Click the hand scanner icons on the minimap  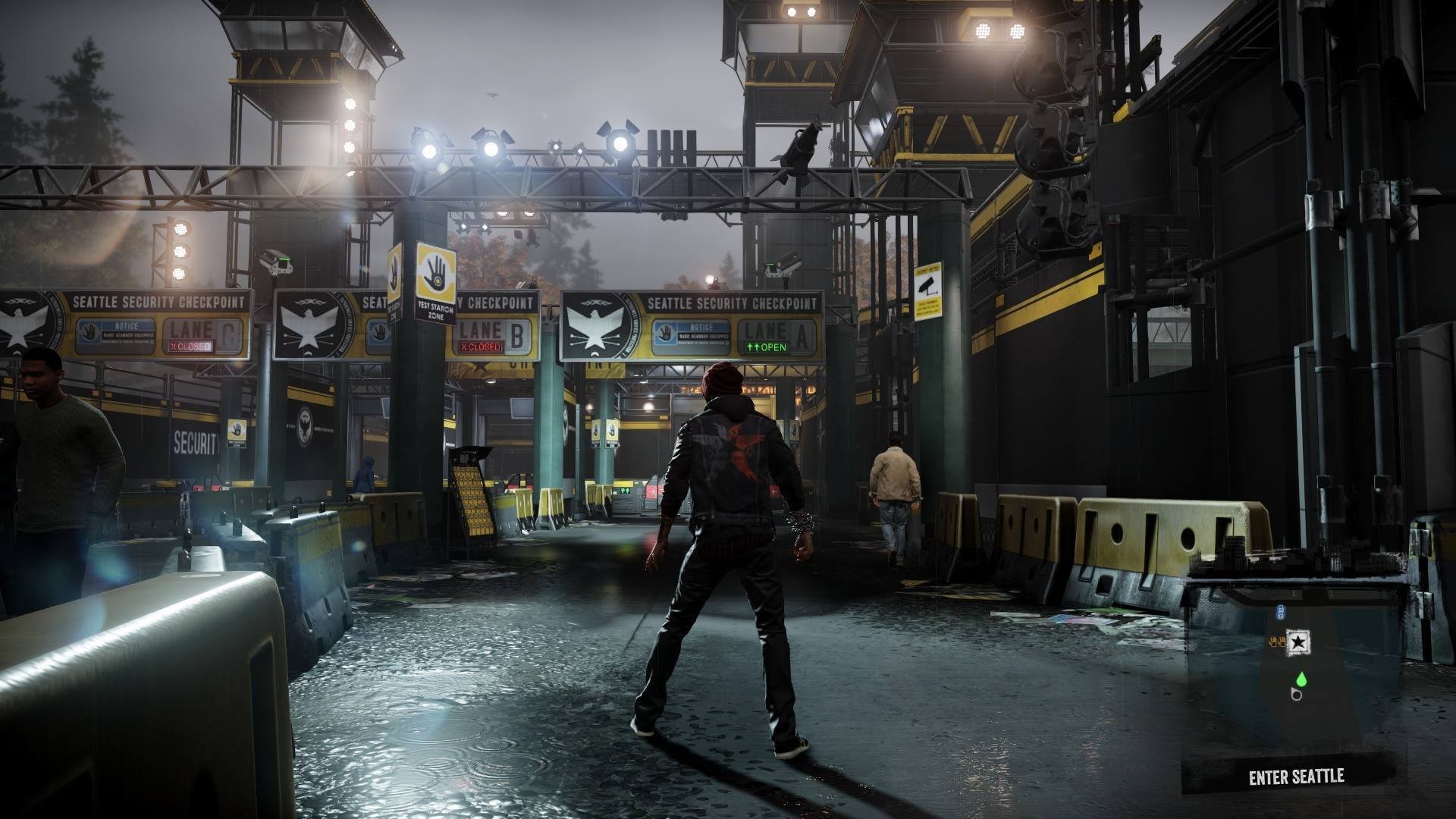1278,641
